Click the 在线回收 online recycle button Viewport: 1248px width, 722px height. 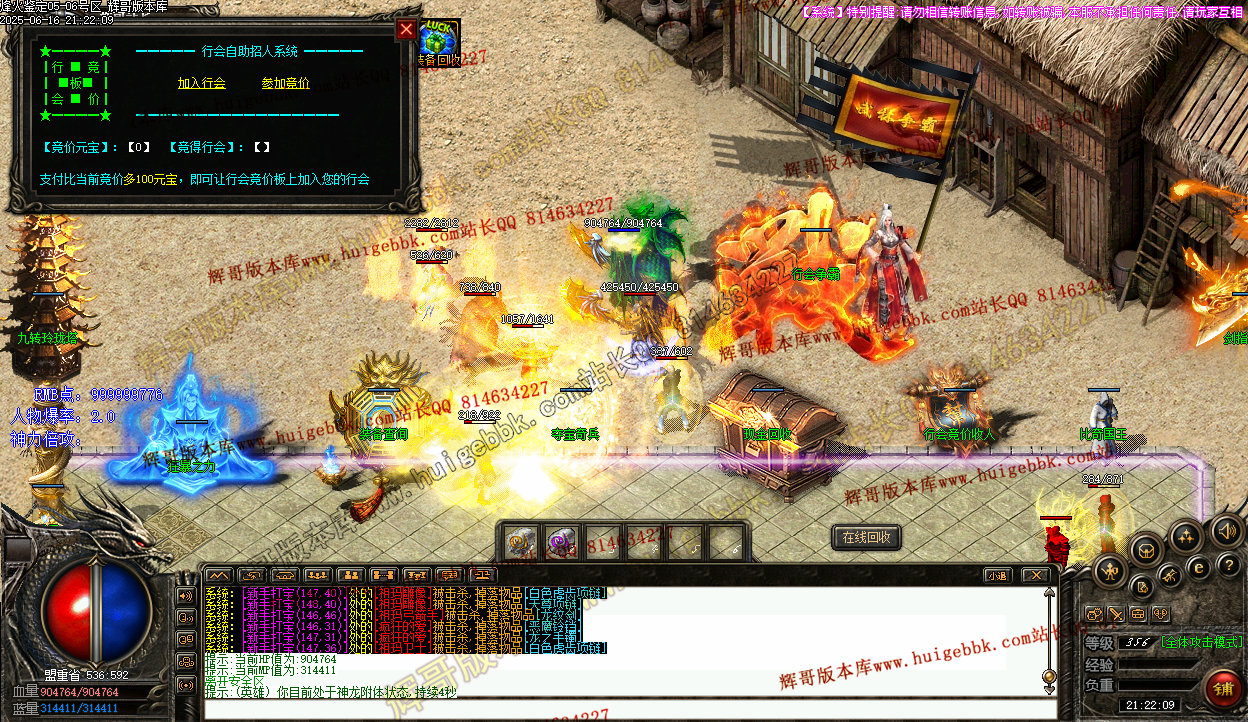(x=866, y=538)
